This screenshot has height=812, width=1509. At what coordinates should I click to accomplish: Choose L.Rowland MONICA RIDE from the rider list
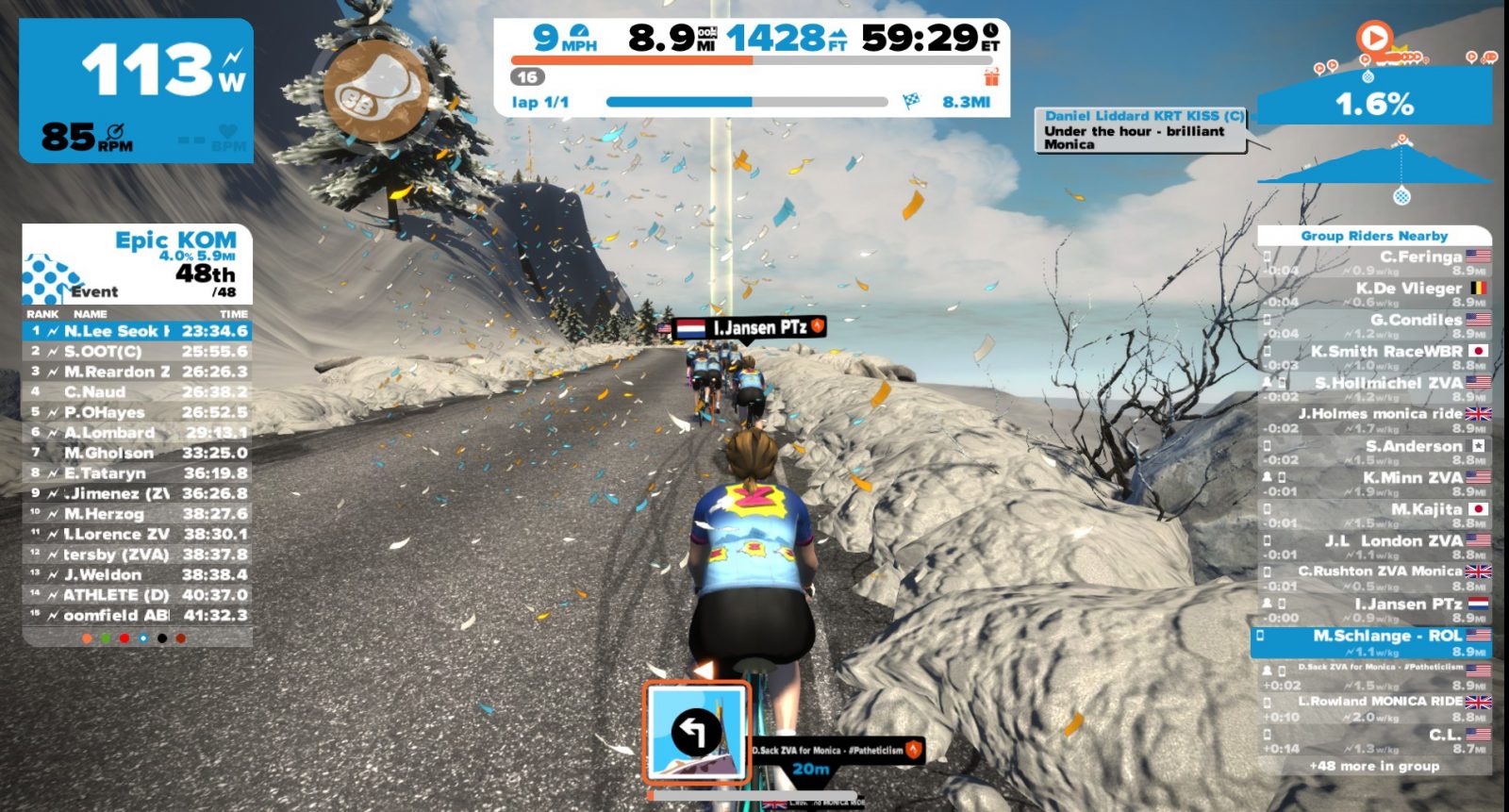[x=1375, y=708]
